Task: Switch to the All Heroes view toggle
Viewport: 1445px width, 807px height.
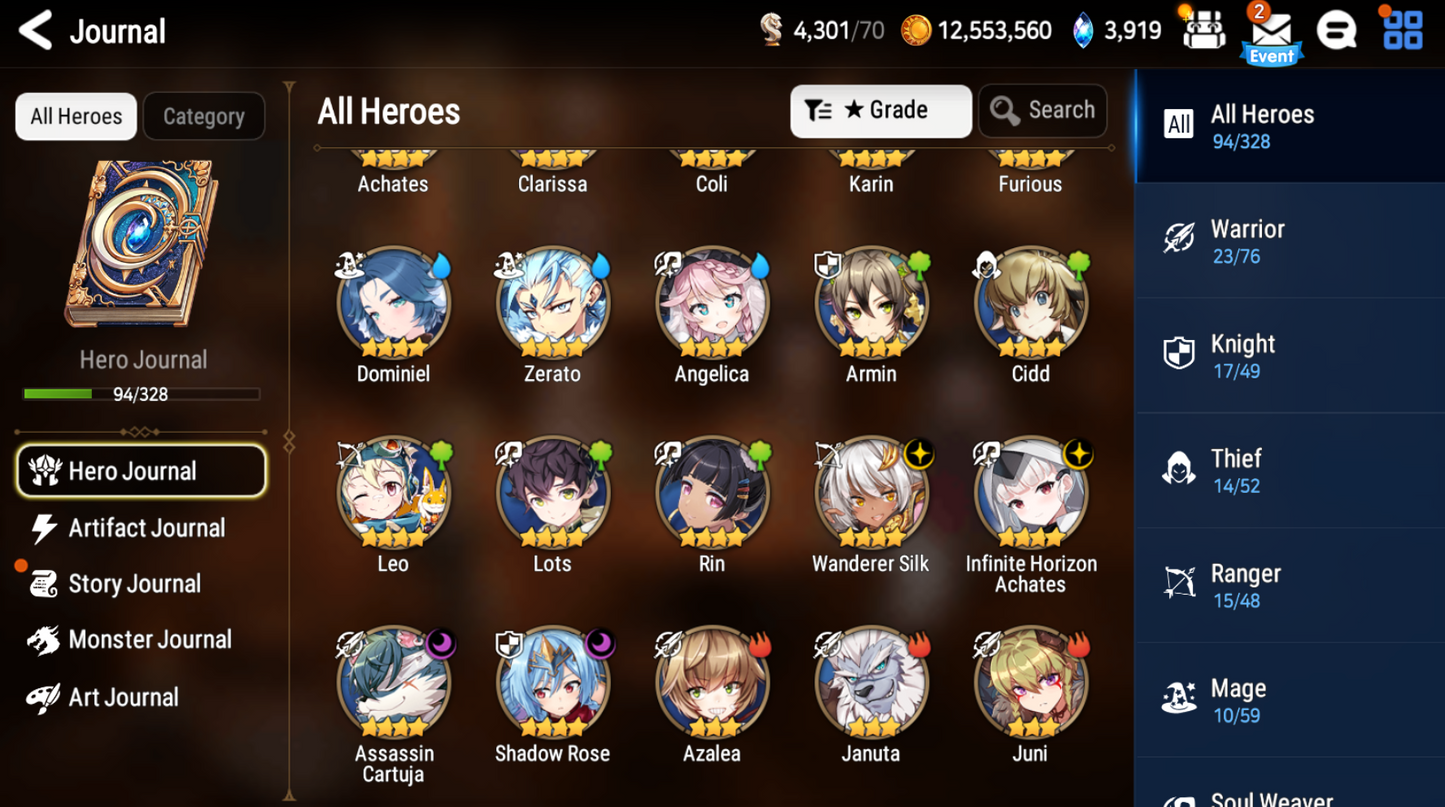Action: pyautogui.click(x=75, y=116)
